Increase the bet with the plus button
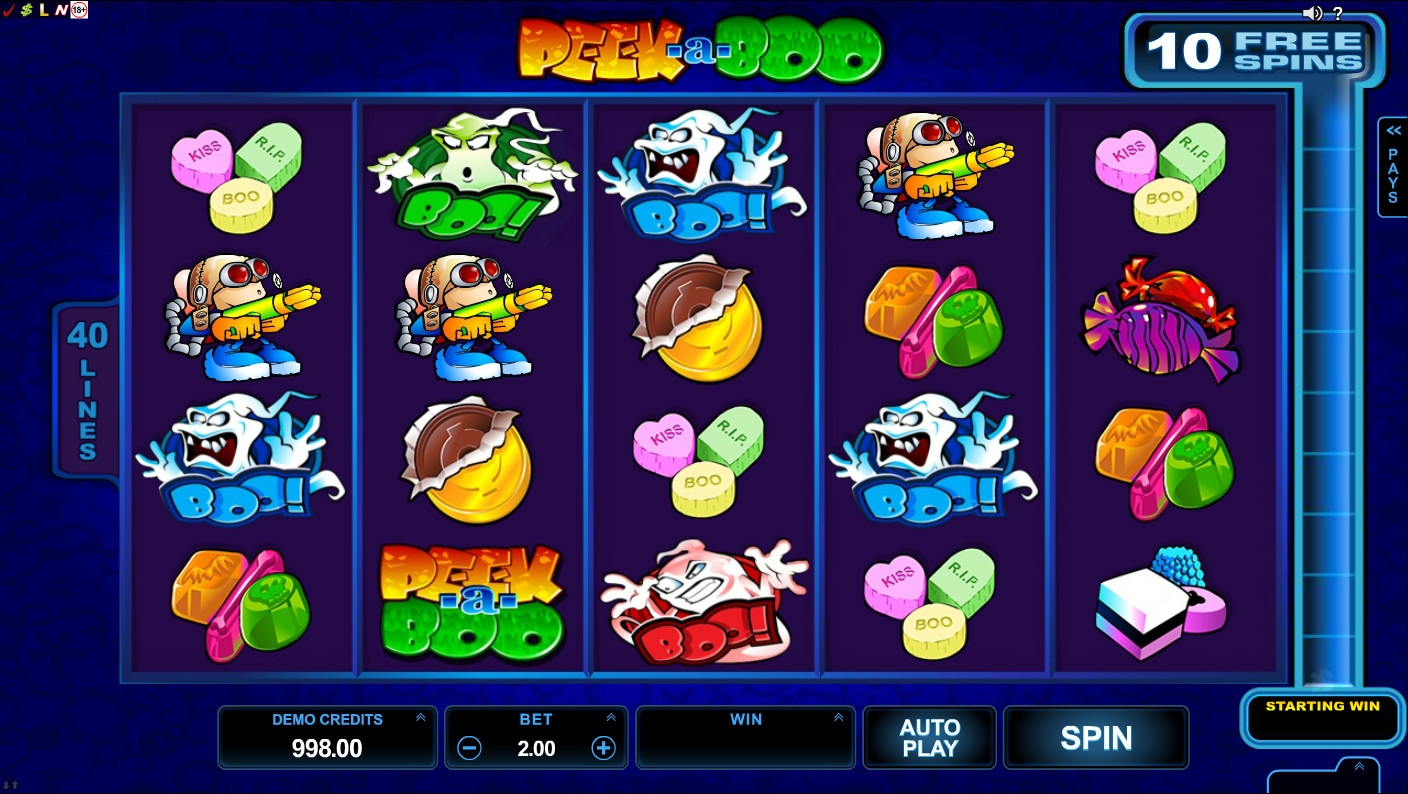Screen dimensions: 1408x794 [x=603, y=748]
